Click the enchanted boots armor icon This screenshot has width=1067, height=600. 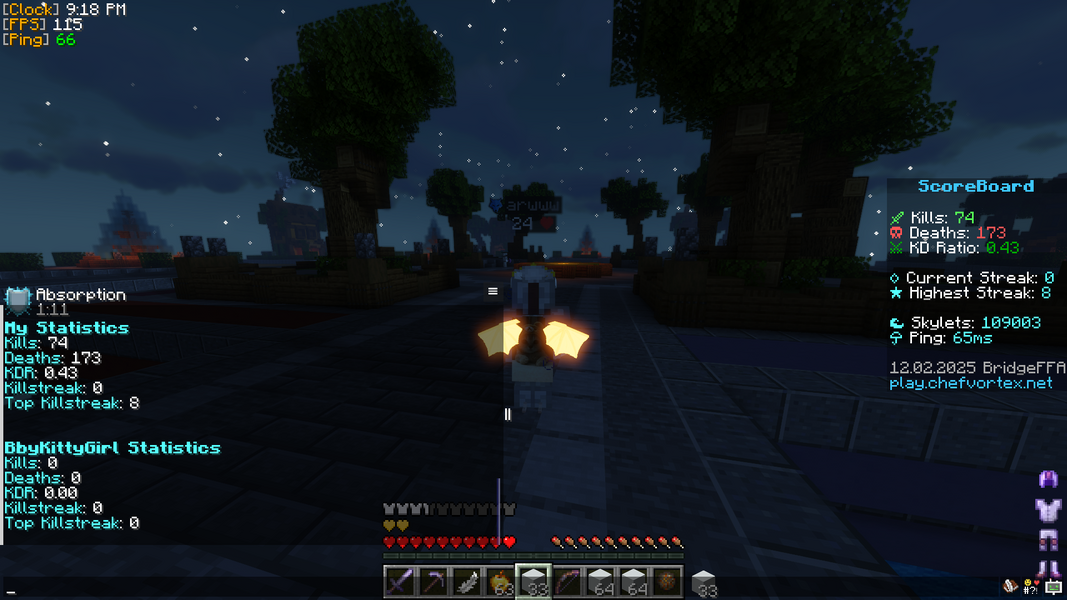click(1049, 569)
